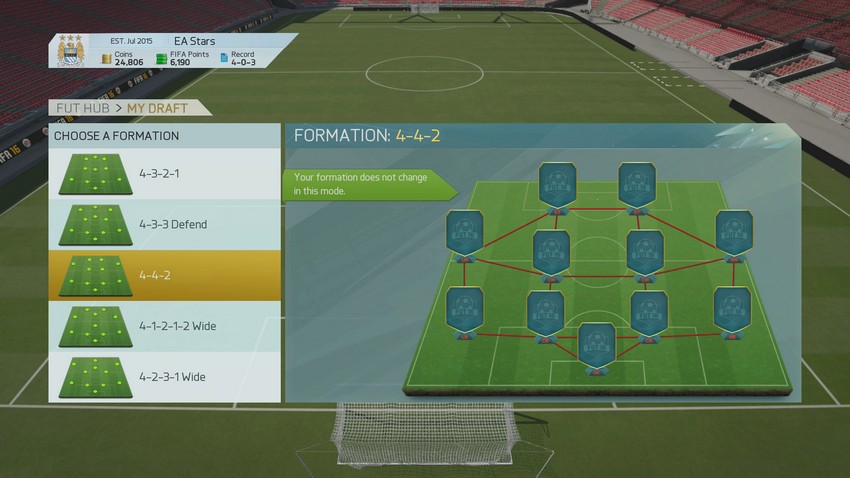Viewport: 850px width, 478px height.
Task: Select the 4-3-2-1 formation
Action: [x=164, y=174]
